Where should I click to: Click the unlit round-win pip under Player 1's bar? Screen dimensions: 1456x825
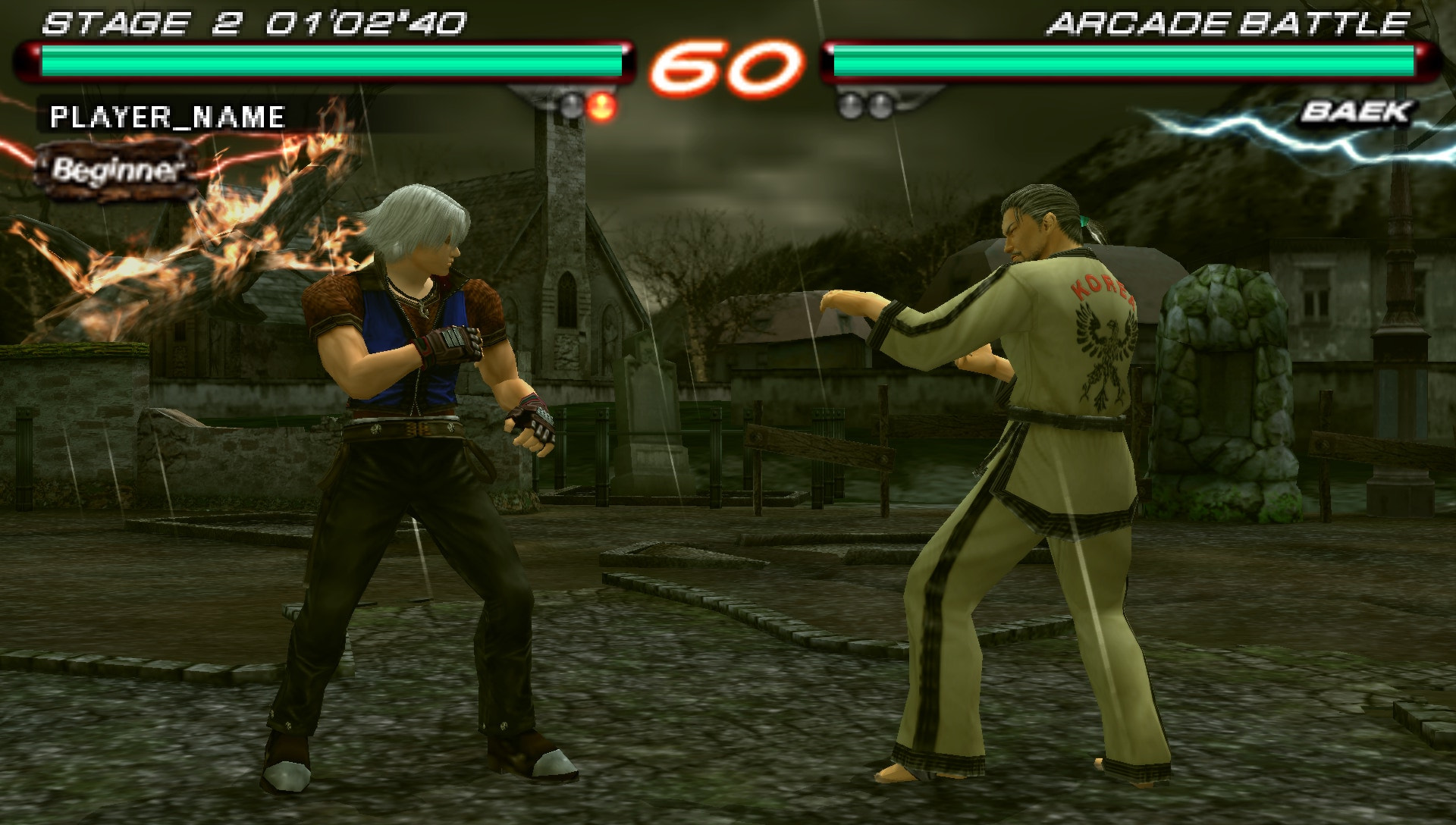572,106
